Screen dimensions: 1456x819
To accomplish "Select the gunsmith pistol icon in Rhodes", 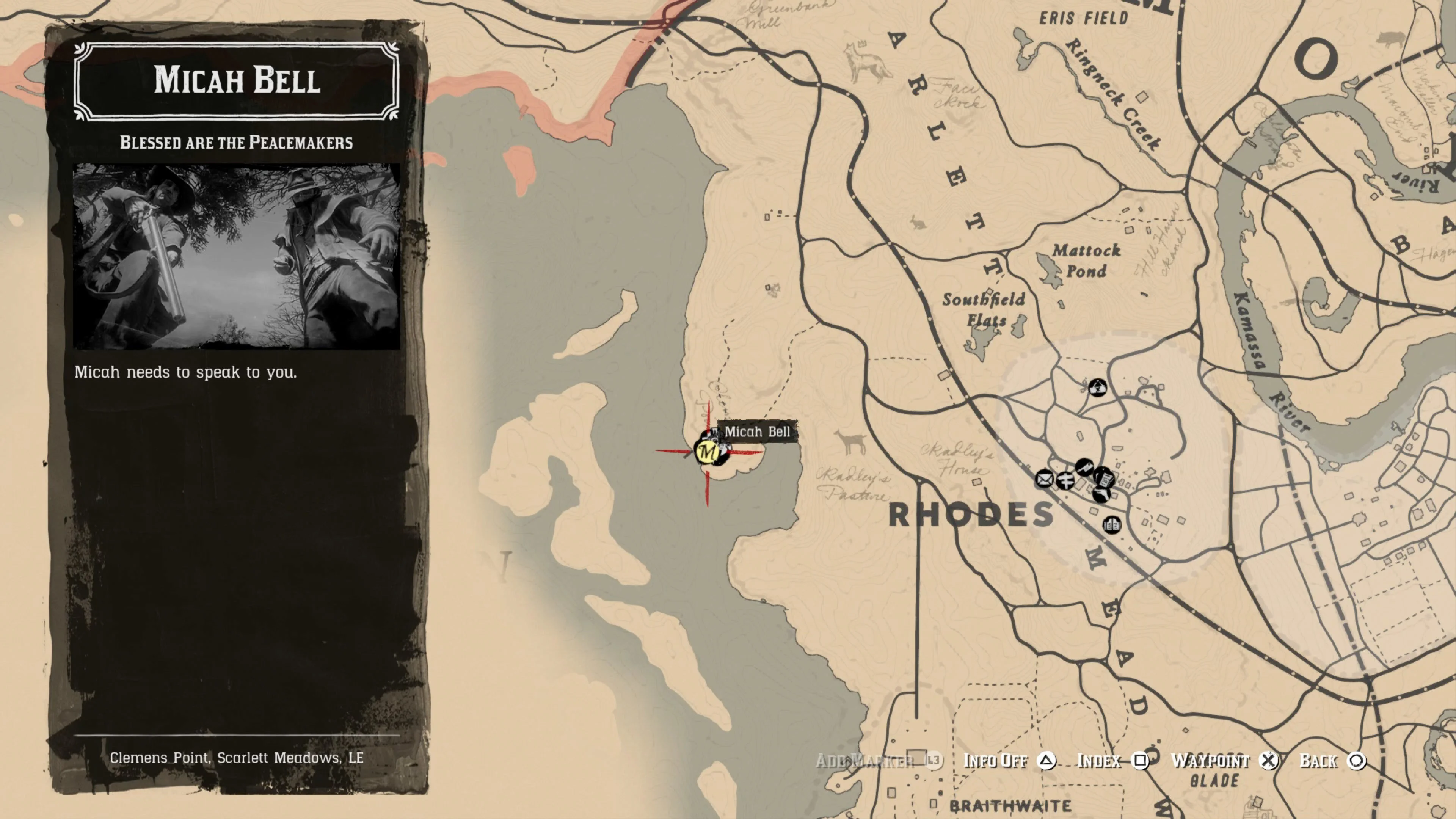I will (1085, 468).
